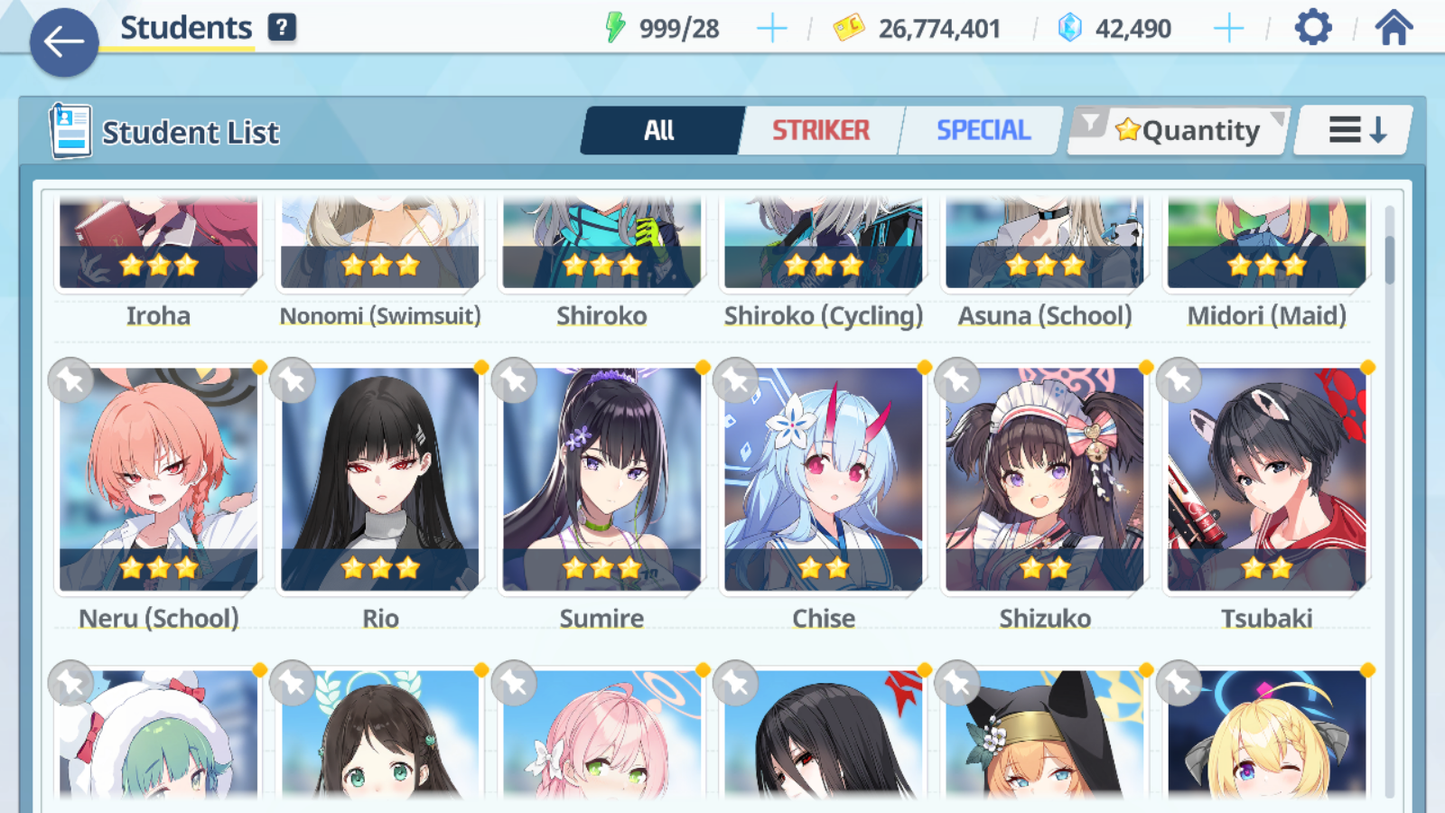Open Sumire's student card
1445x813 pixels.
tap(602, 480)
